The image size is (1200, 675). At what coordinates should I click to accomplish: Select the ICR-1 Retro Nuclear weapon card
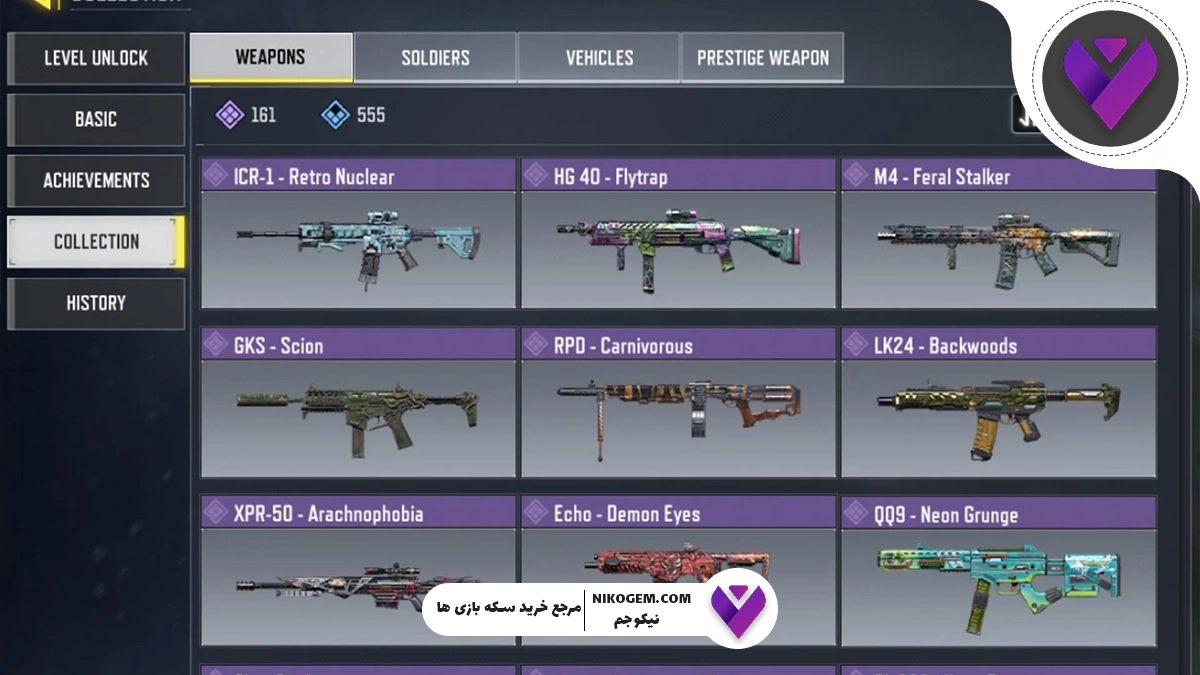click(358, 235)
